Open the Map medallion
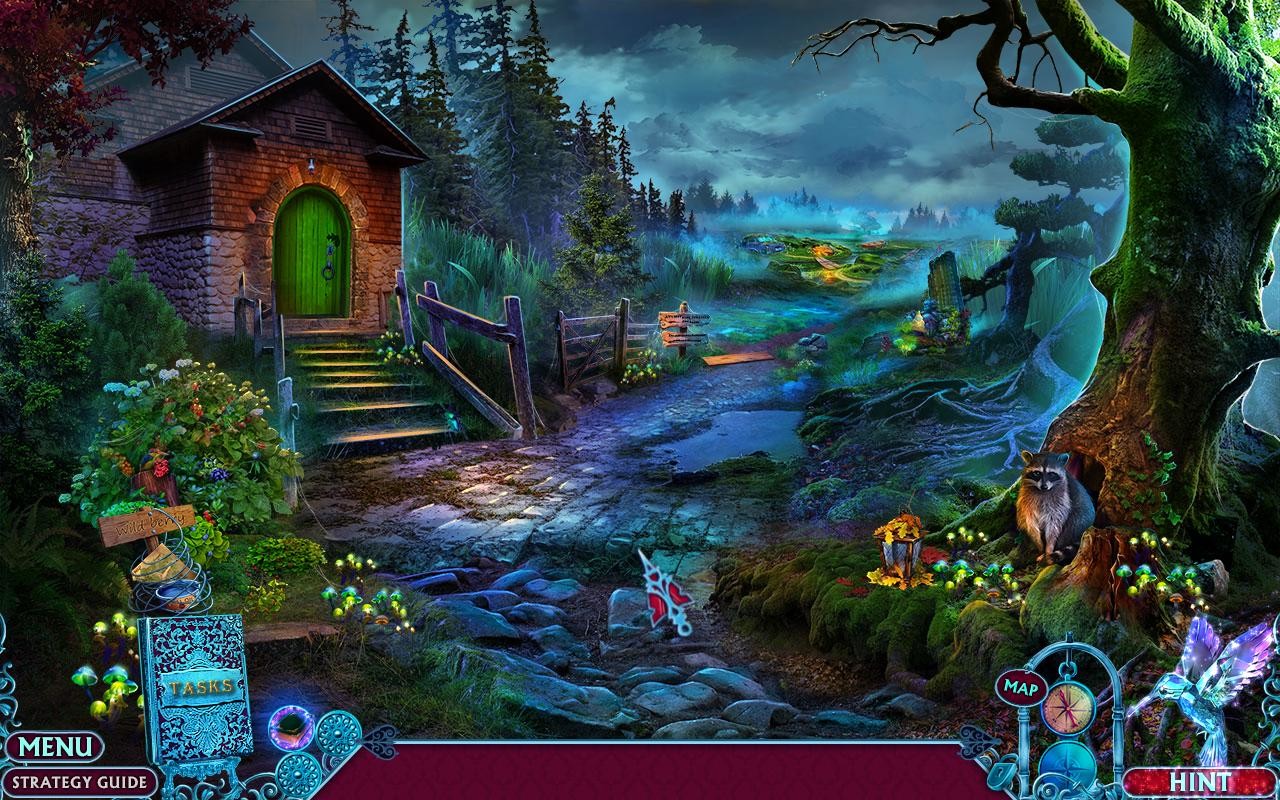The width and height of the screenshot is (1280, 800). (1020, 688)
